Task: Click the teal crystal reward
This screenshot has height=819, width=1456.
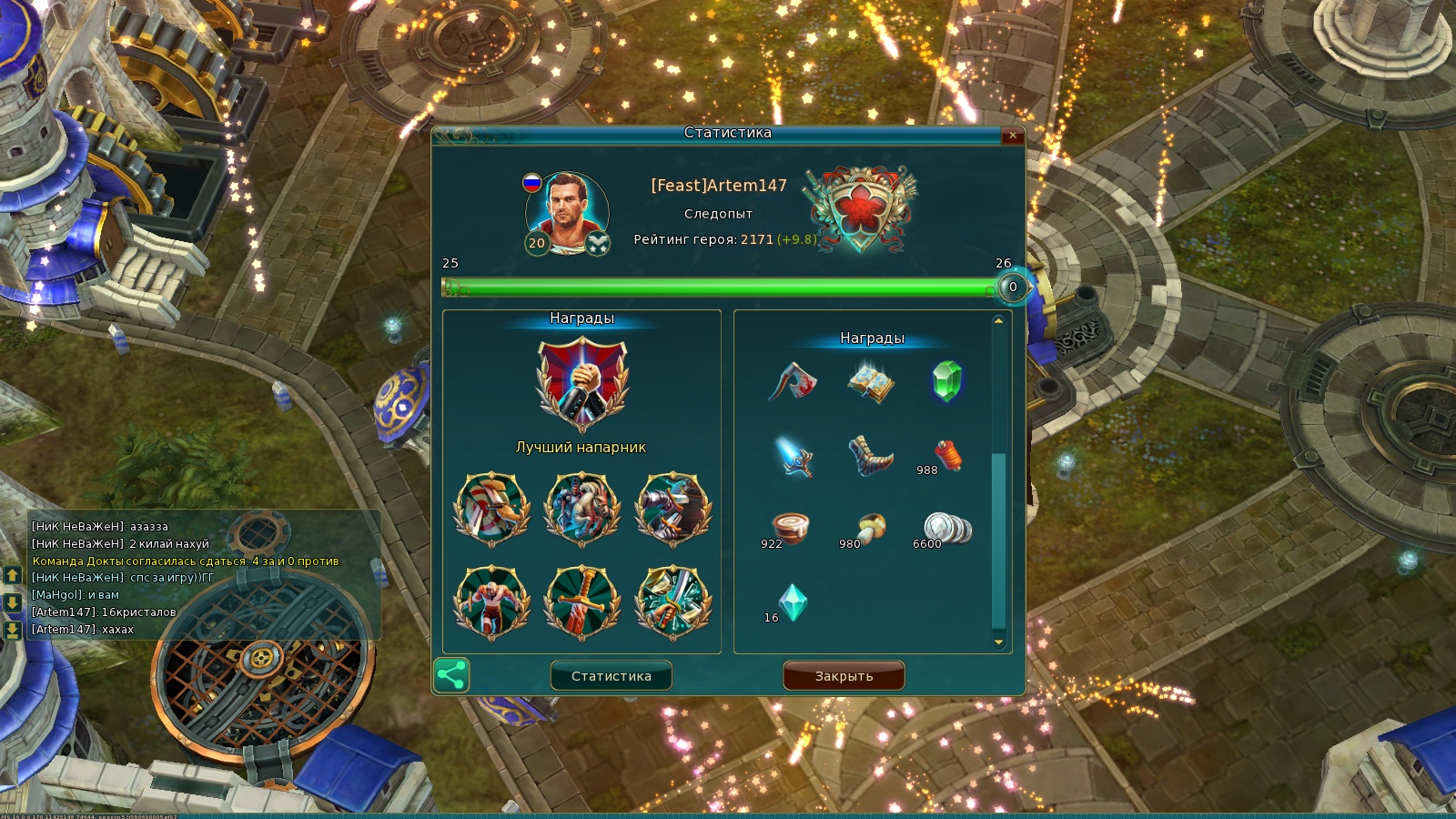Action: (x=793, y=602)
